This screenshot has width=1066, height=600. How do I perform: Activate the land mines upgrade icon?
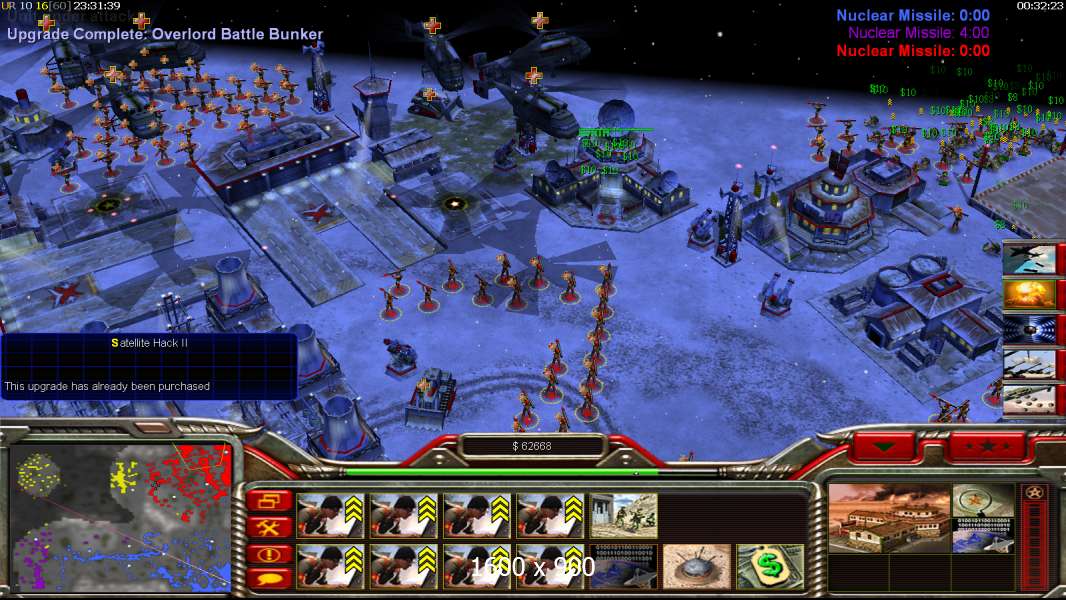[x=697, y=567]
